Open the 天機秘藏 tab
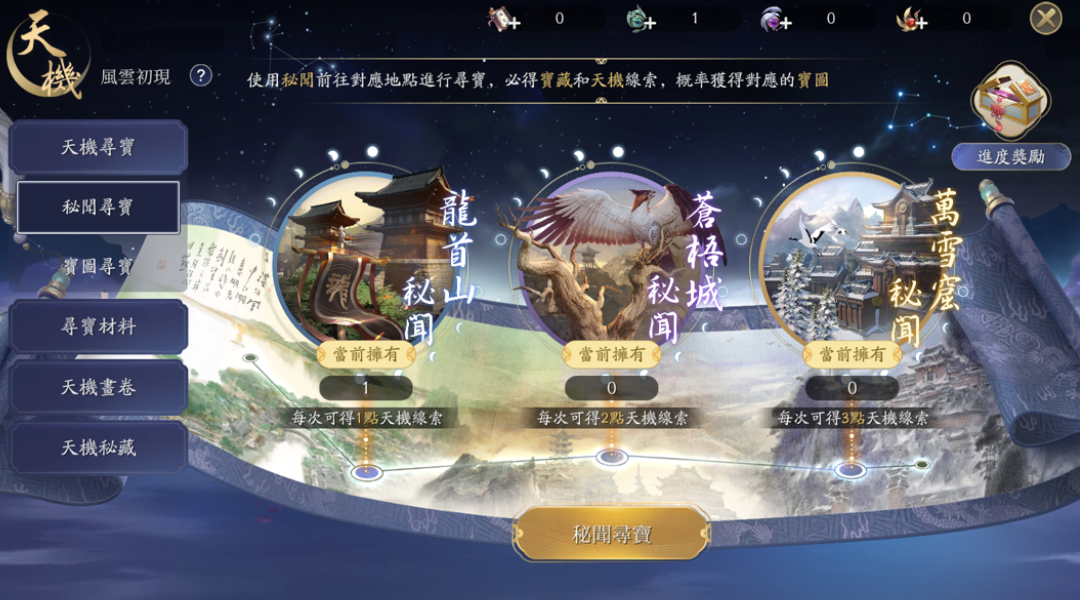The height and width of the screenshot is (600, 1080). pos(98,447)
